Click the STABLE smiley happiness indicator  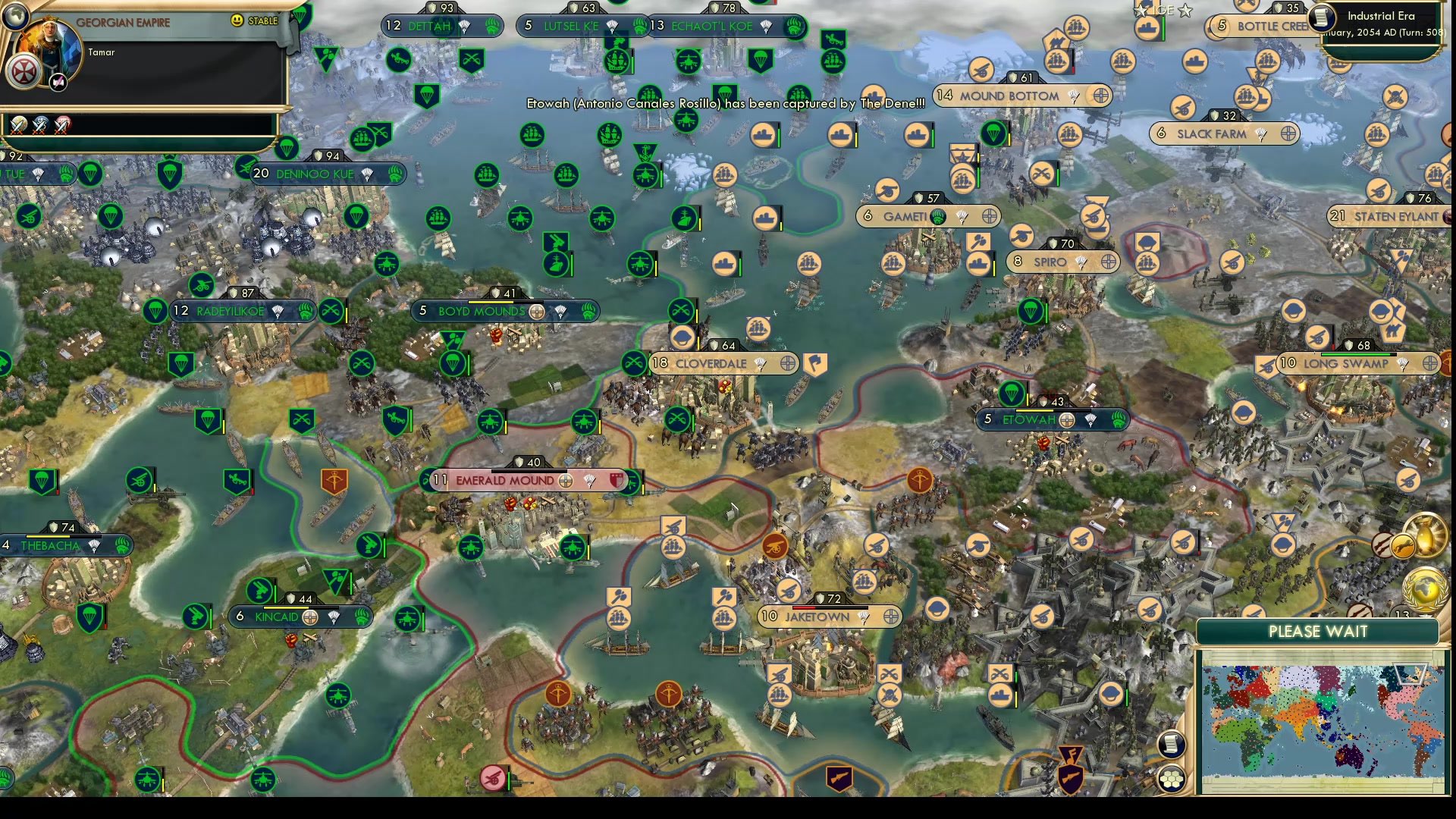point(237,20)
